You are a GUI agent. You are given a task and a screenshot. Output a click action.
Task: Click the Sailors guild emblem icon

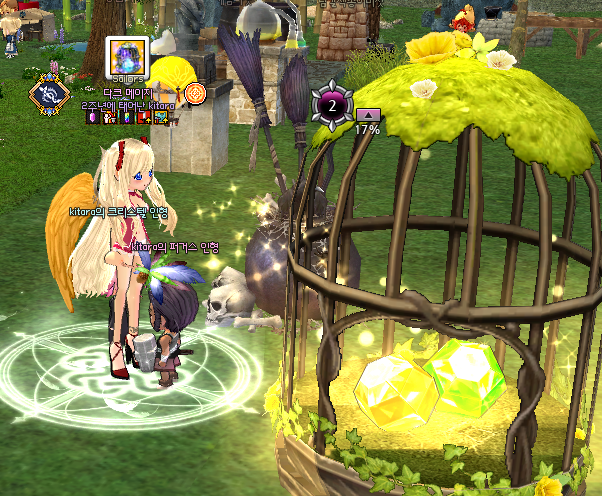(x=128, y=59)
